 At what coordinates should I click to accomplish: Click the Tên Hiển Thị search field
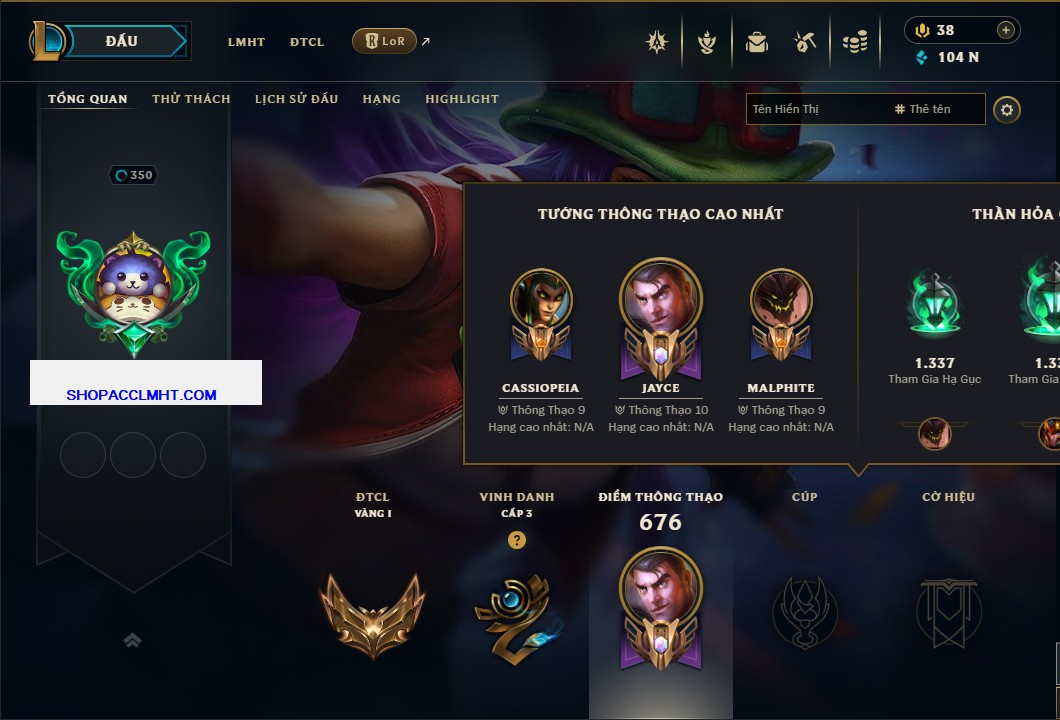click(x=815, y=109)
